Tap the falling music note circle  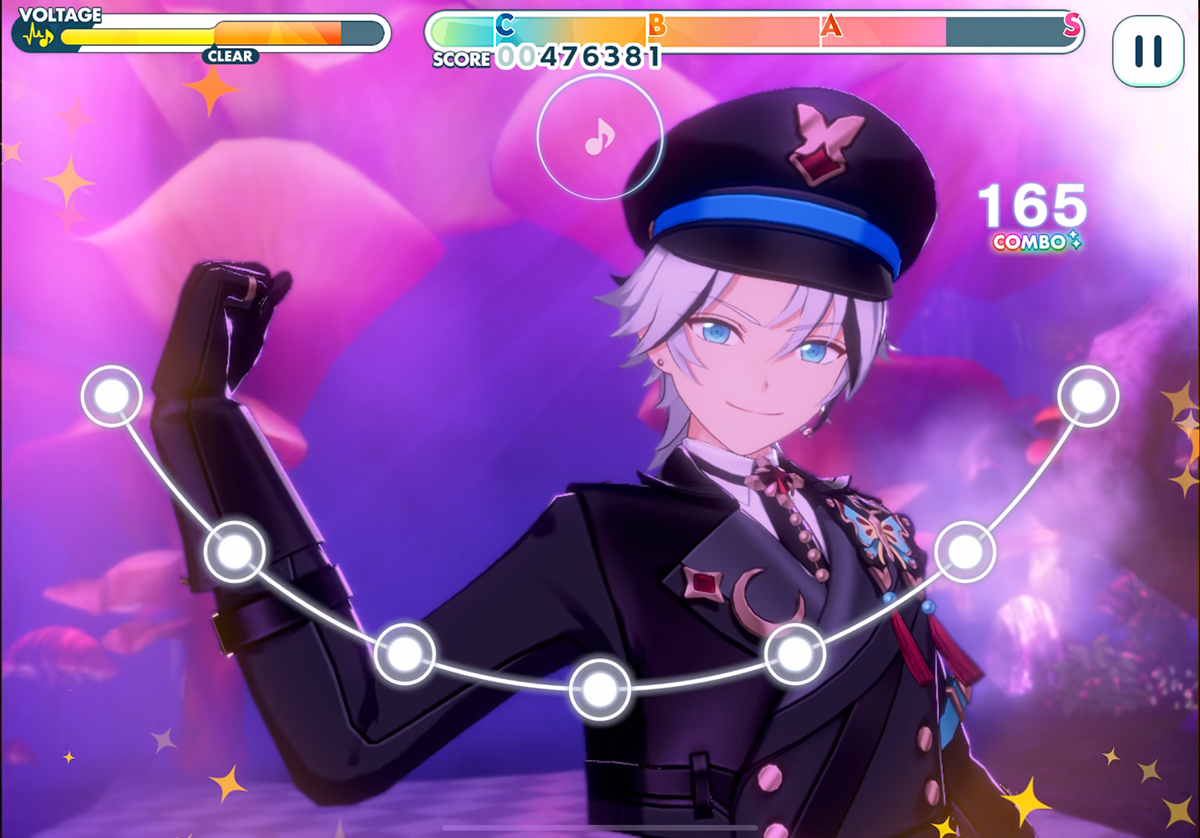599,137
